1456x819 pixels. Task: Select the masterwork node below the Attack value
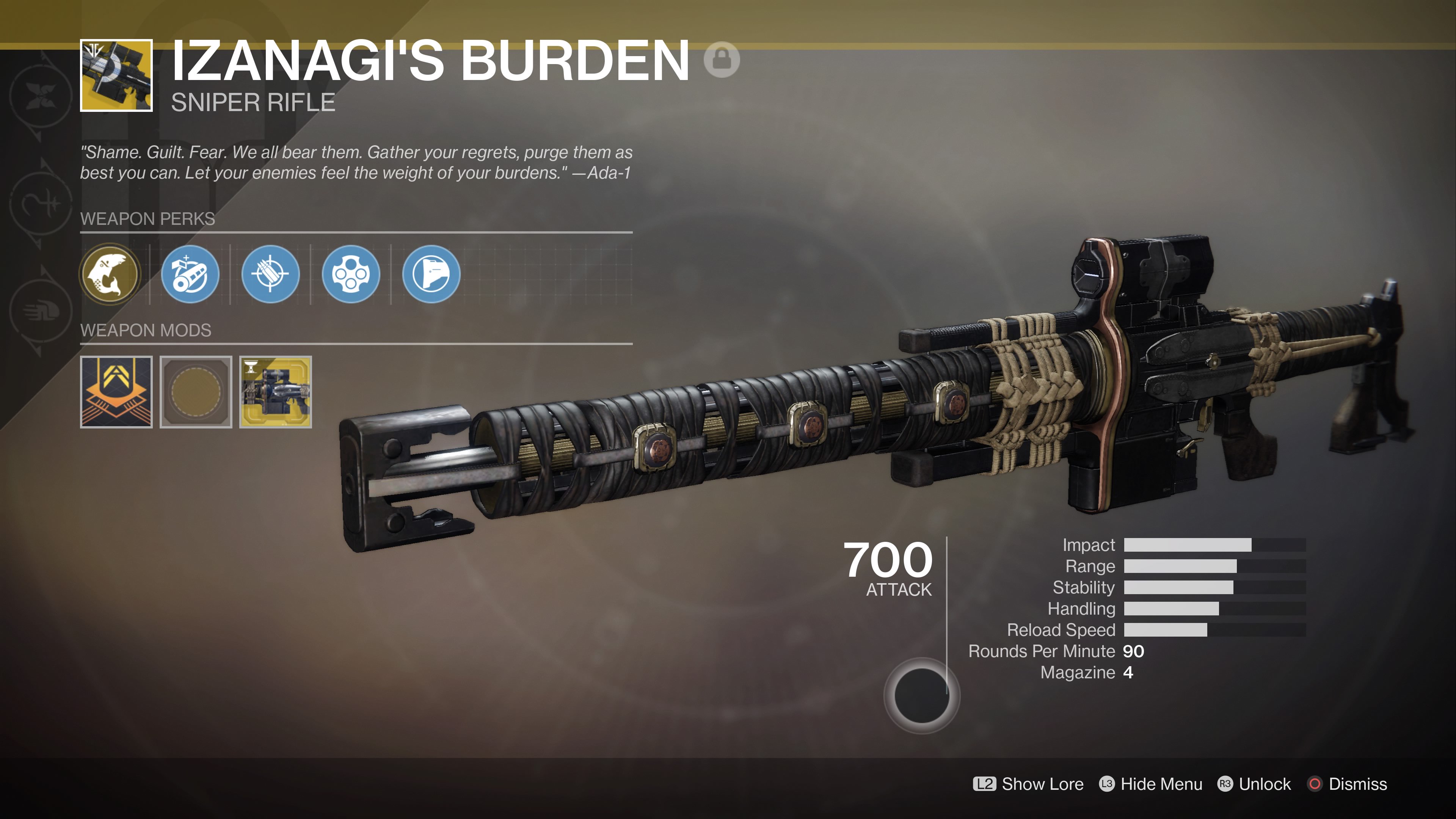point(922,696)
